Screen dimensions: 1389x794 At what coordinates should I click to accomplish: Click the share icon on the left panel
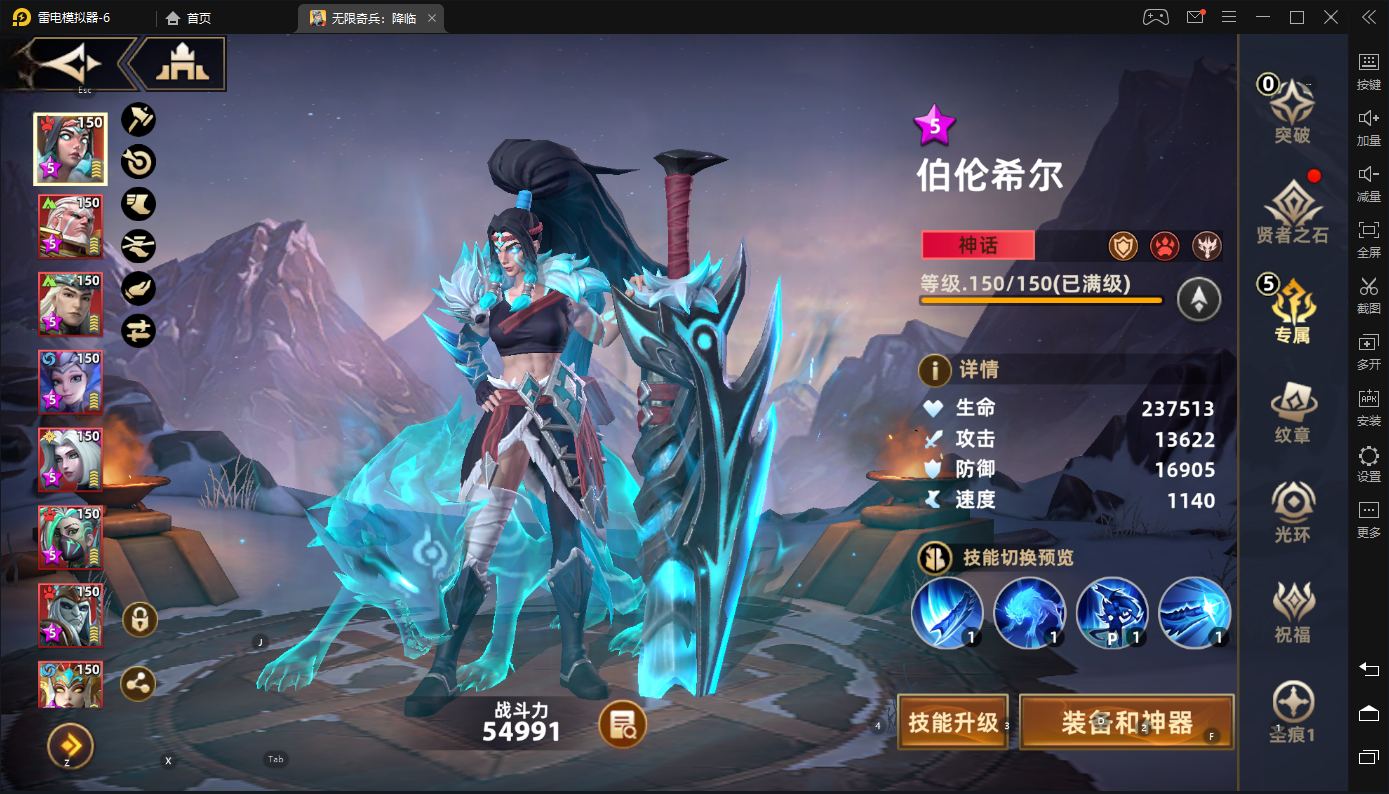click(x=138, y=684)
